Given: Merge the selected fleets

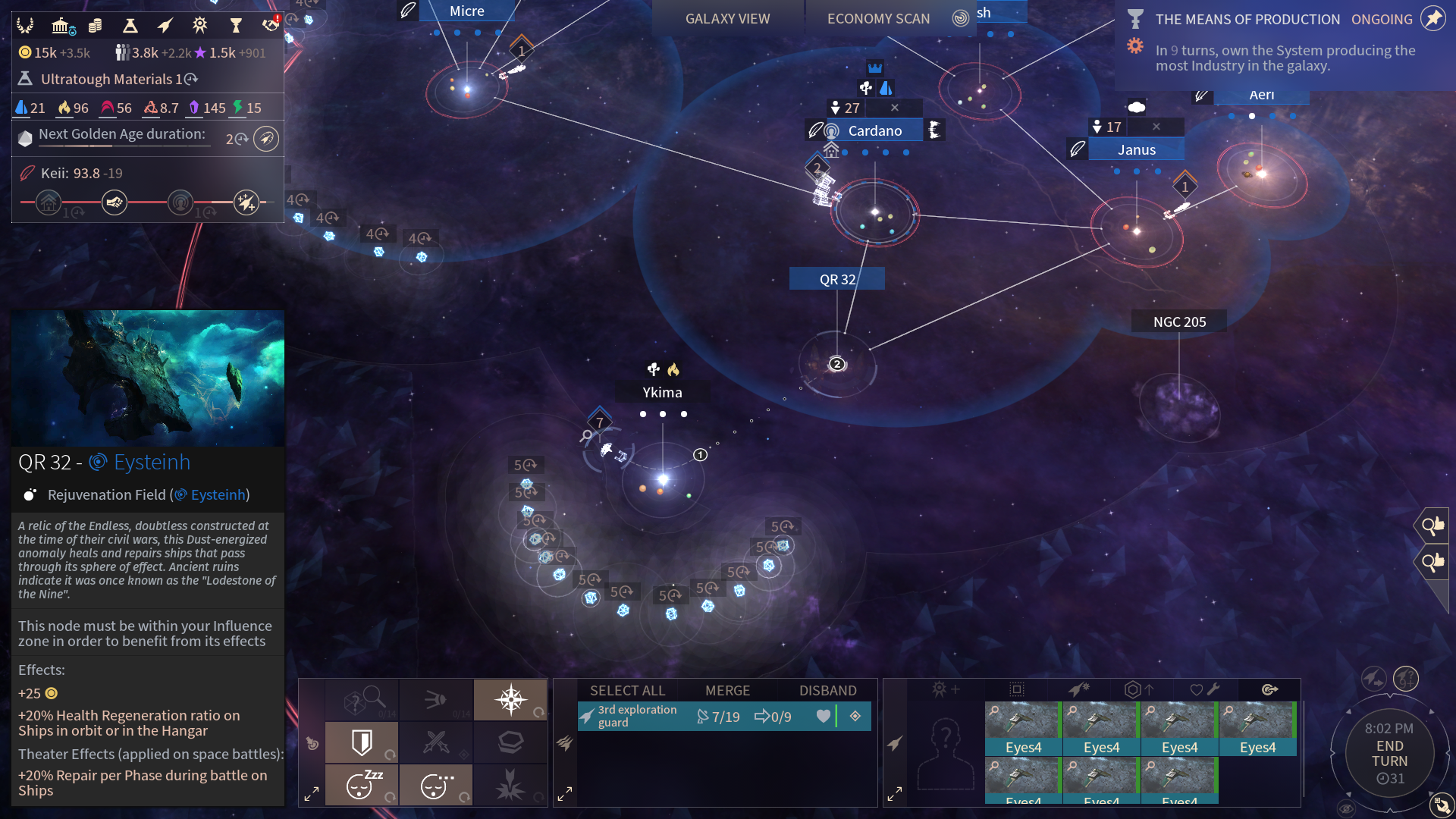Looking at the screenshot, I should 727,690.
